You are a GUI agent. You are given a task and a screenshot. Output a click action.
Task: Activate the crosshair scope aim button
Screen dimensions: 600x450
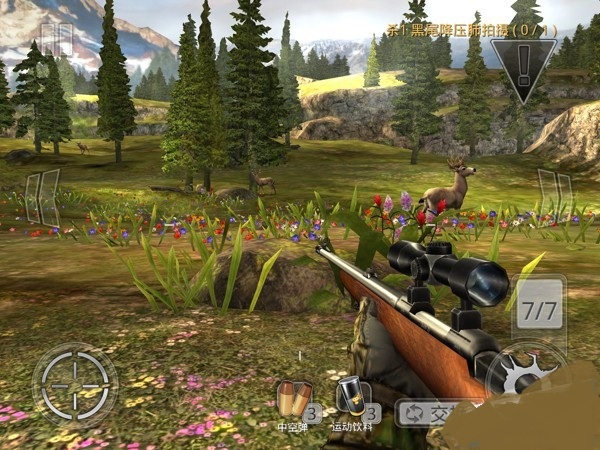click(x=74, y=382)
